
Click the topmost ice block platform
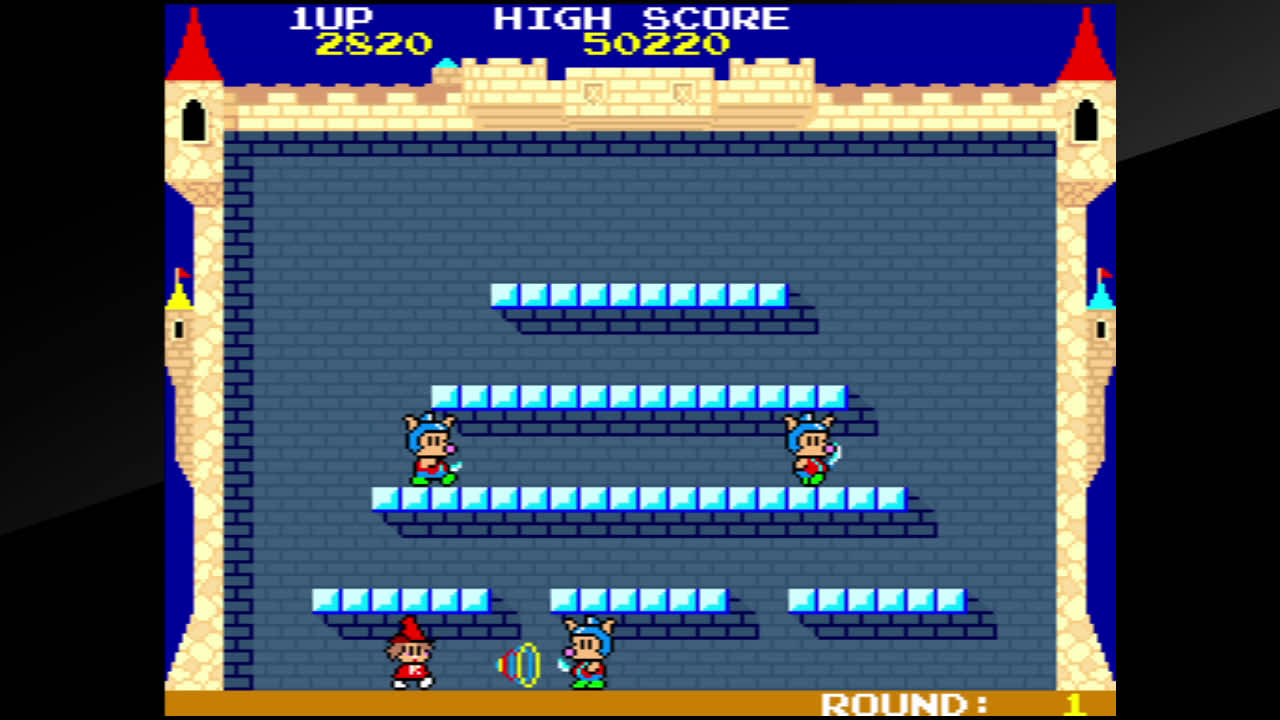(x=640, y=293)
